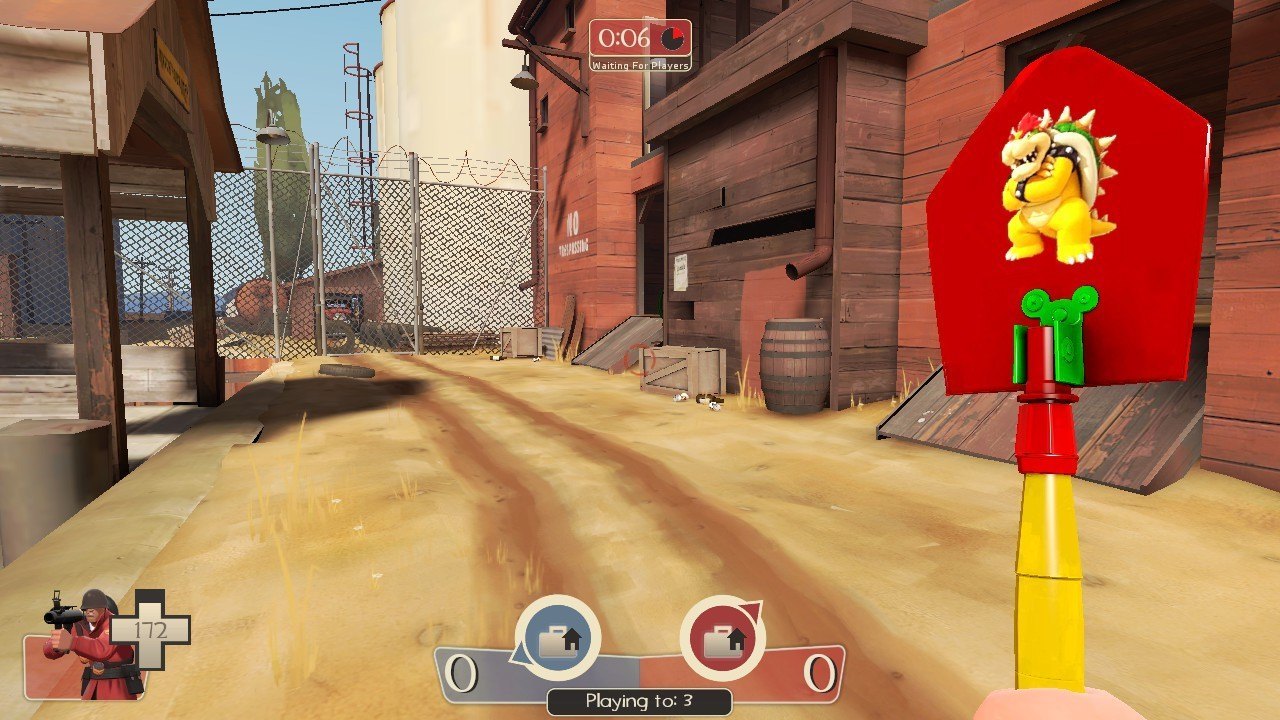Screen dimensions: 1280x720
Task: Click the blue team intelligence briefcase icon
Action: 557,638
